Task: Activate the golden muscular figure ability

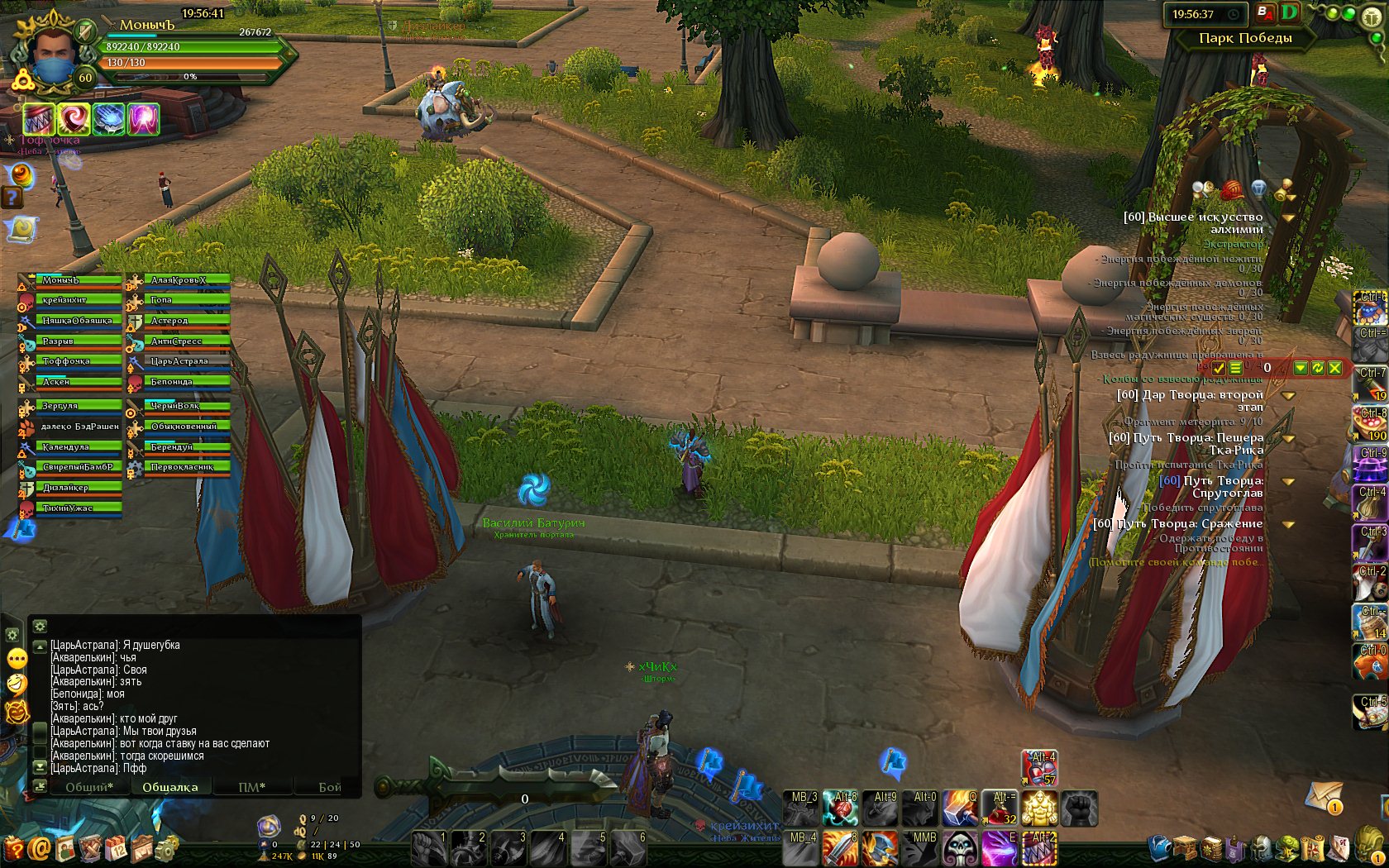Action: [x=1039, y=808]
